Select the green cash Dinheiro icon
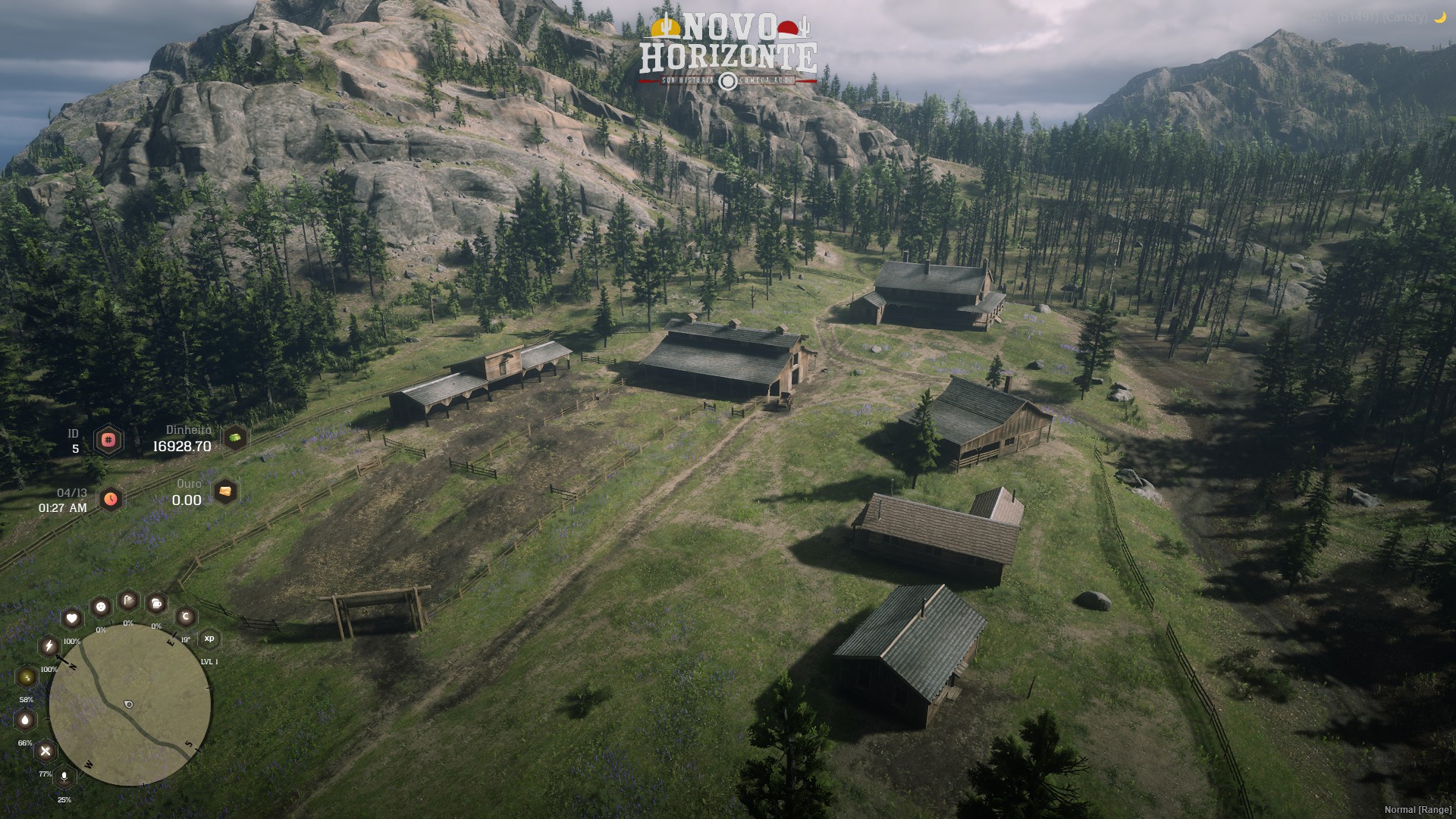 (x=235, y=438)
